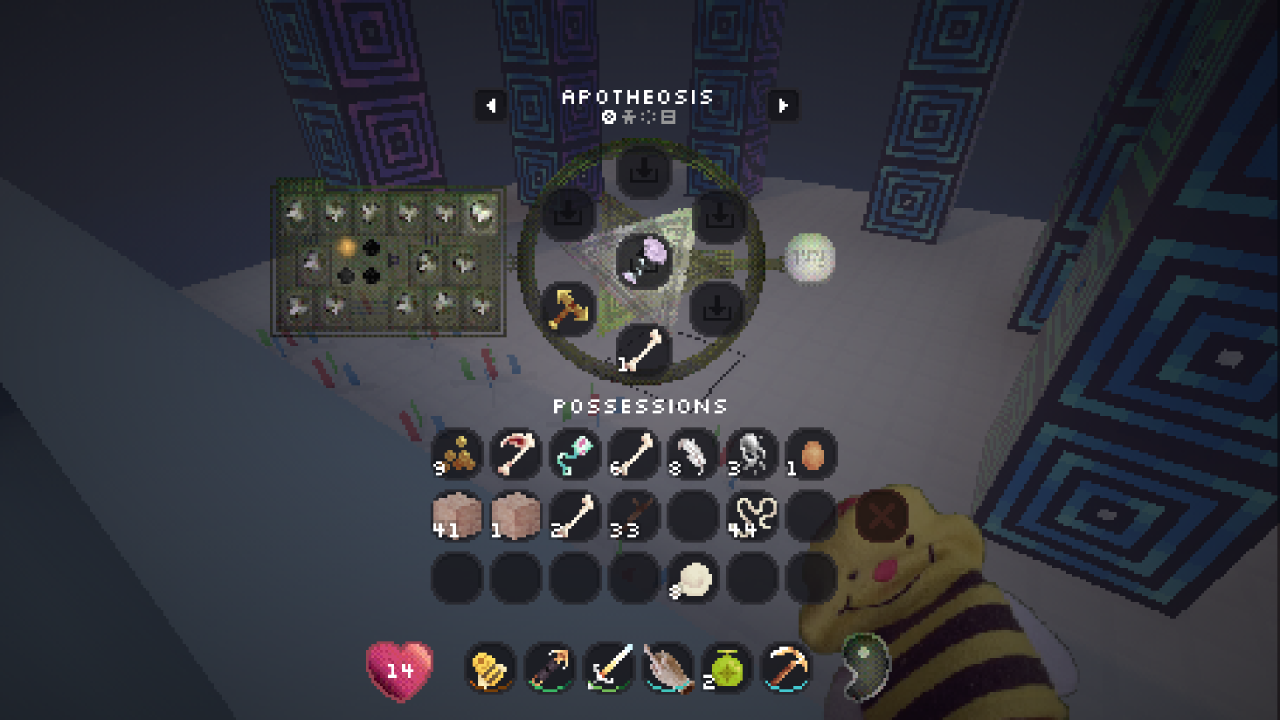Select the gold nuggets stack of 9
This screenshot has width=1280, height=720.
457,455
